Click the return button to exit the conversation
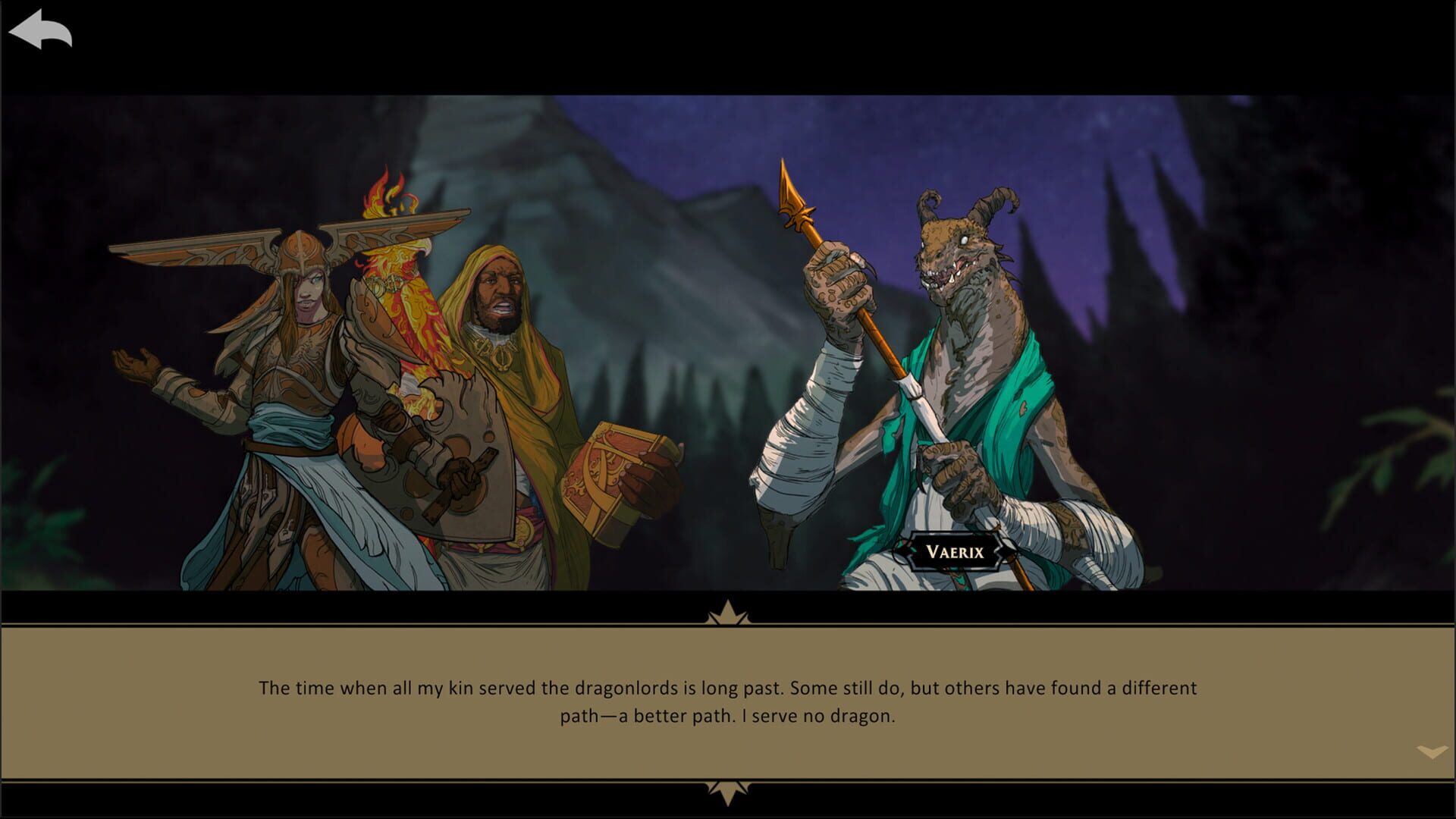 [x=39, y=29]
